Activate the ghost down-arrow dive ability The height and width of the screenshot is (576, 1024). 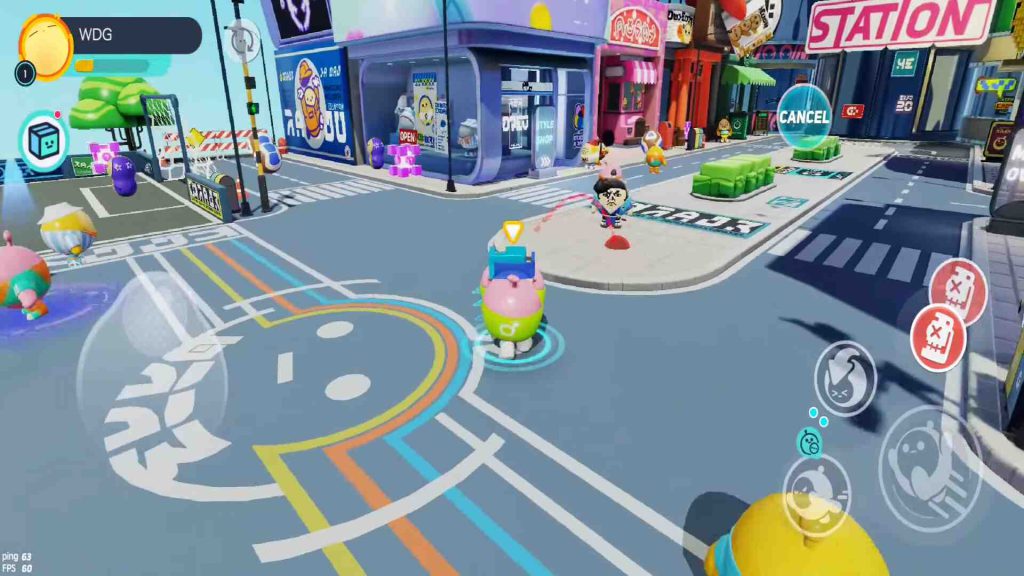(x=845, y=378)
